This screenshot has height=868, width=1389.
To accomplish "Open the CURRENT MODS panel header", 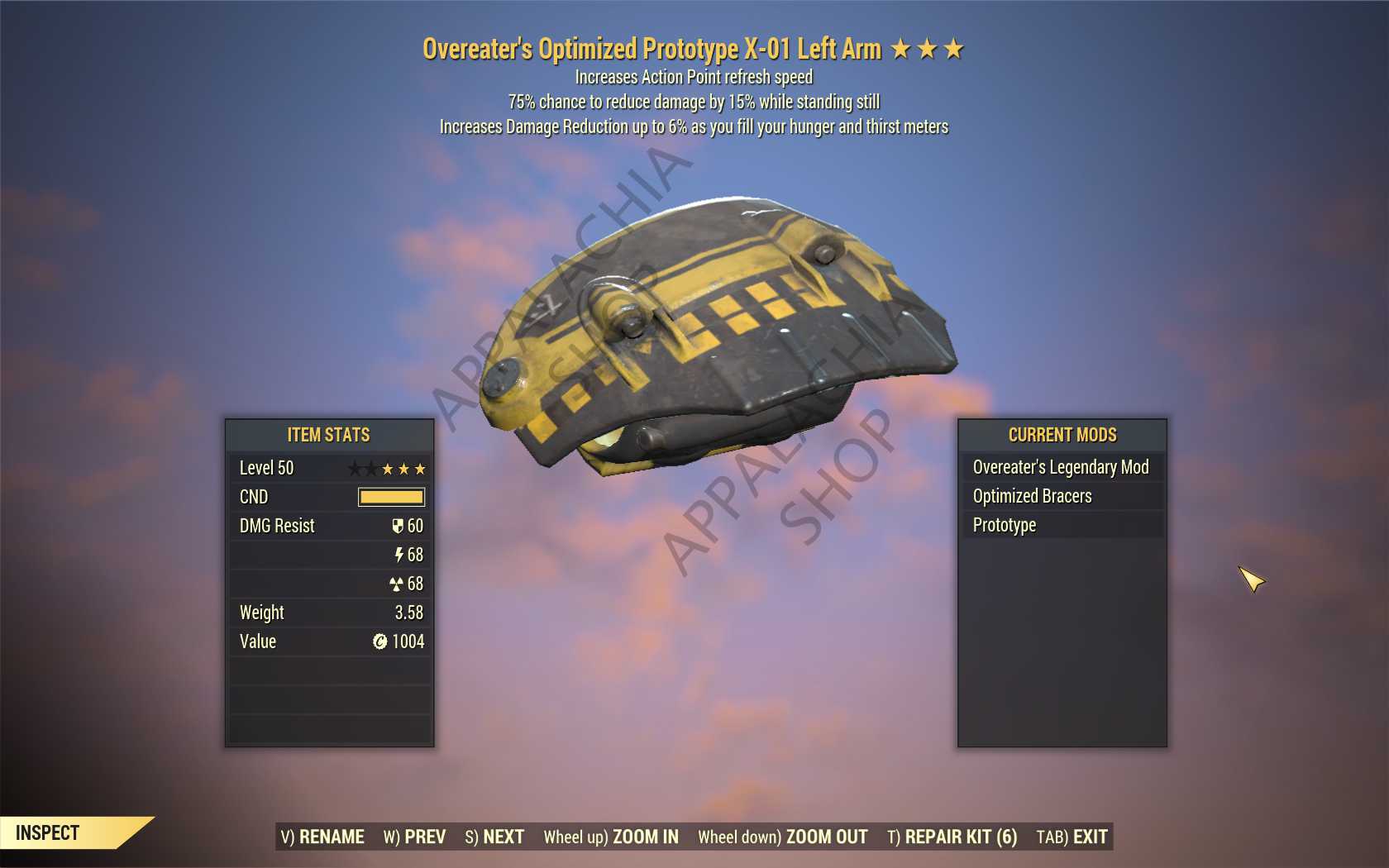I will pos(1061,435).
